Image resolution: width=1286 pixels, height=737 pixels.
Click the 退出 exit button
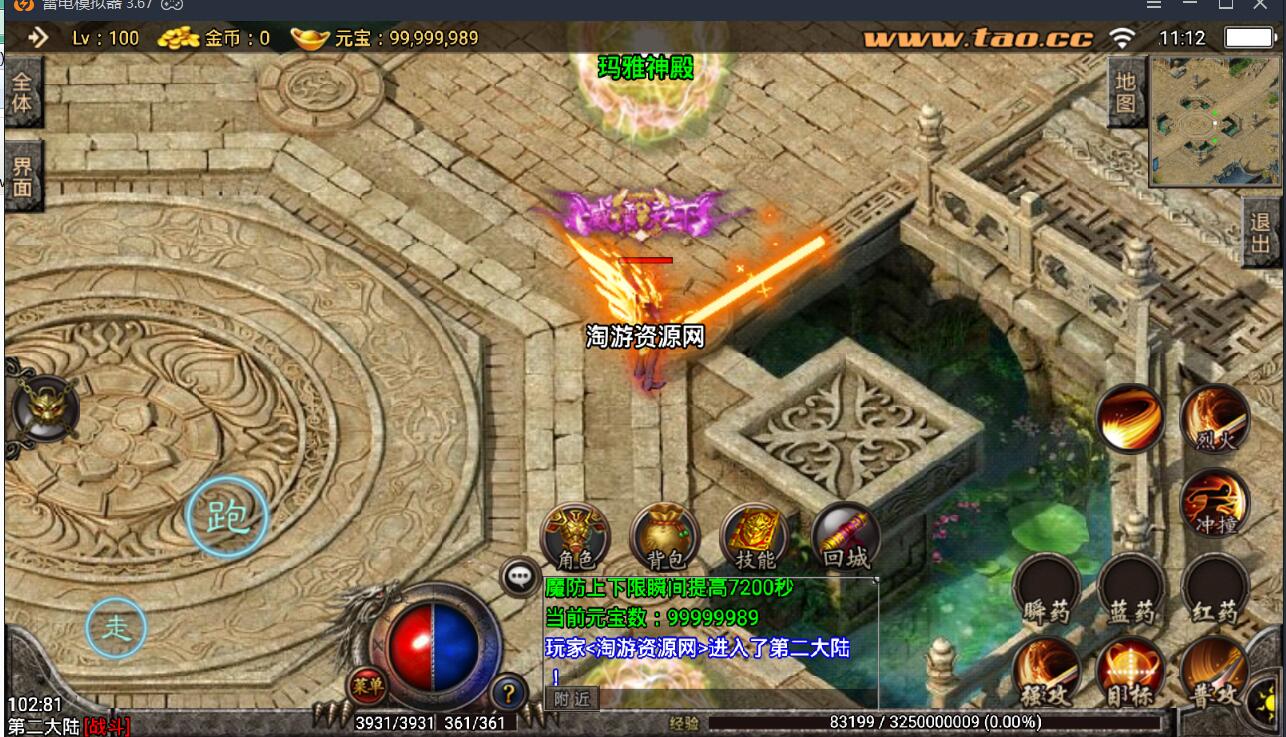click(x=1261, y=233)
